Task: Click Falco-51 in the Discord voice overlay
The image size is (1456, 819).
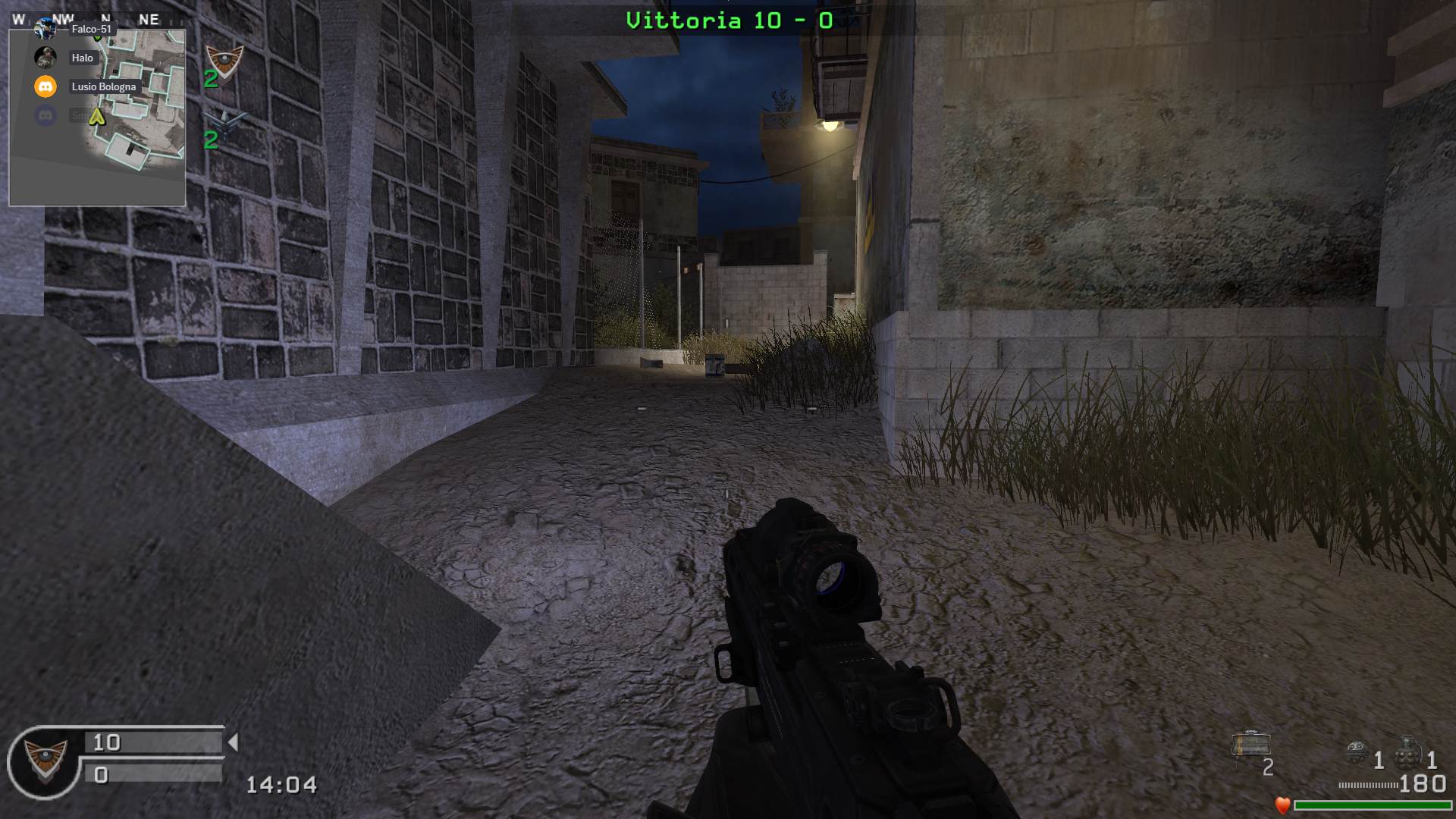Action: pyautogui.click(x=91, y=29)
